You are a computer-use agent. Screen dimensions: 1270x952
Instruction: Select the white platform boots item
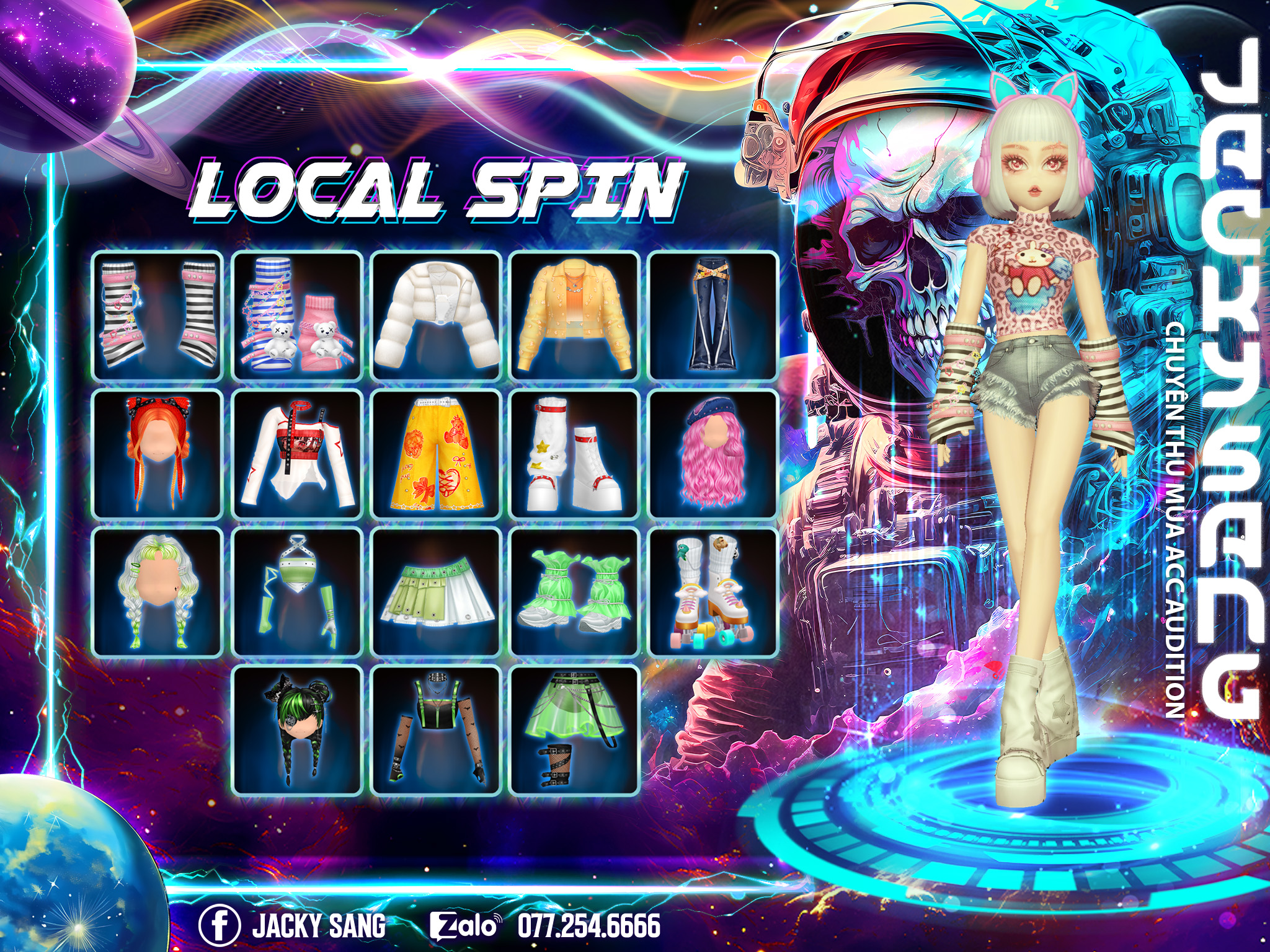(575, 454)
